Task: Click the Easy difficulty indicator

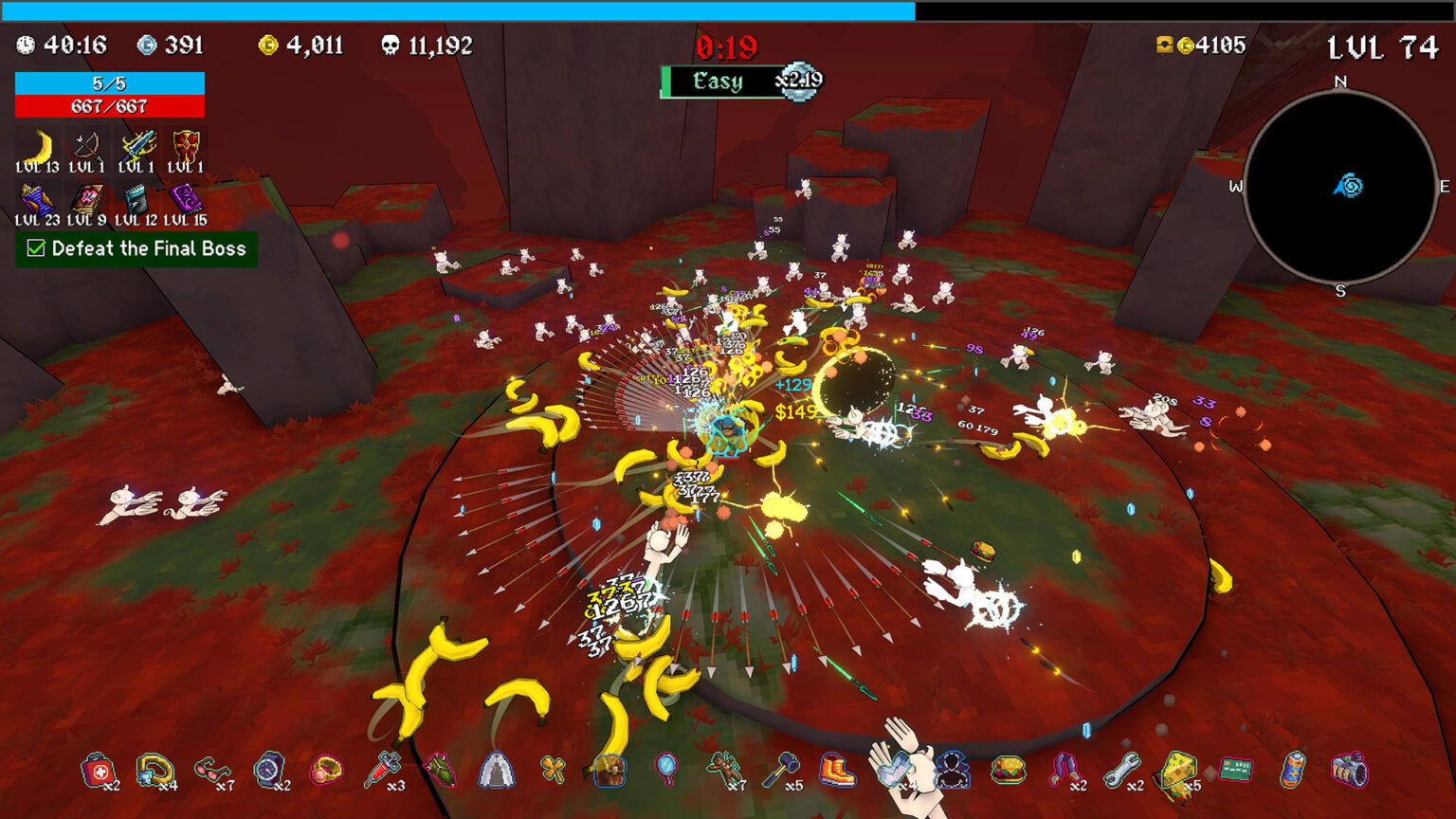Action: [x=719, y=82]
